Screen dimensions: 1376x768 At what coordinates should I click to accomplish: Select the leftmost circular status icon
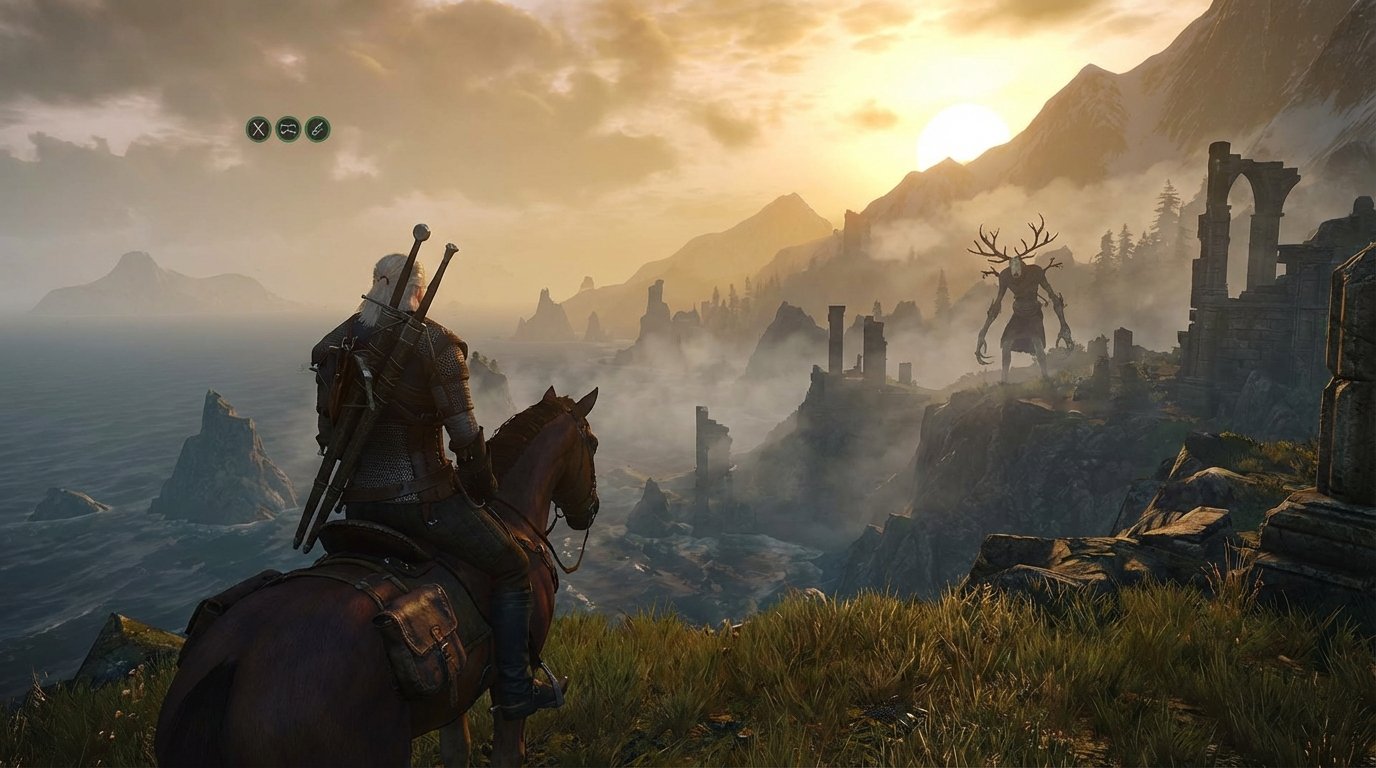pos(258,128)
